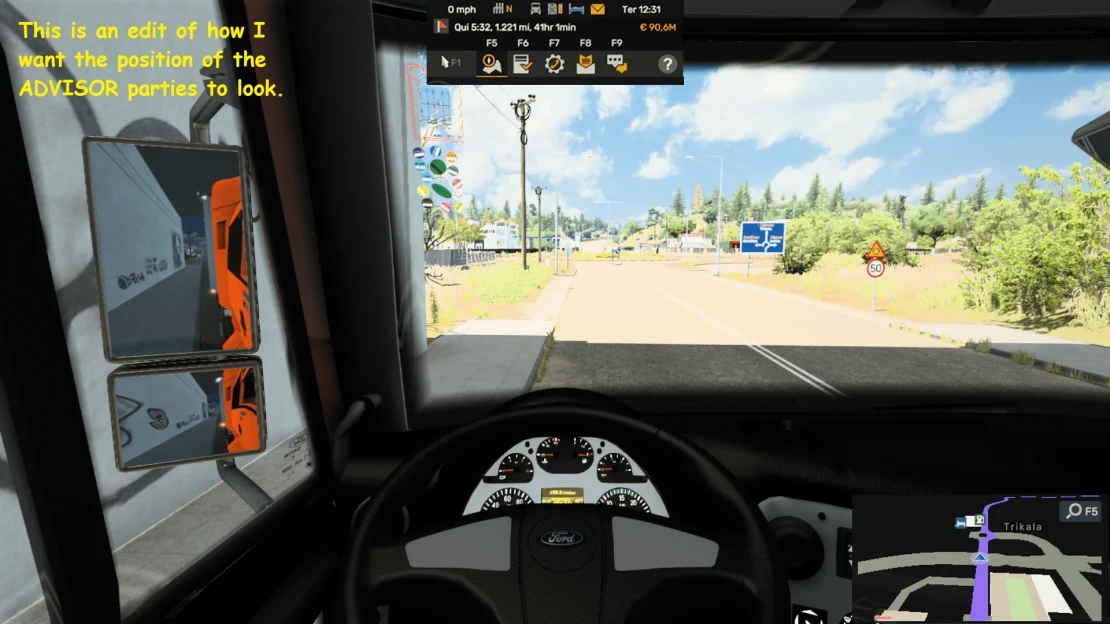Click the orange mail envelope status icon
1110x624 pixels.
coord(598,9)
